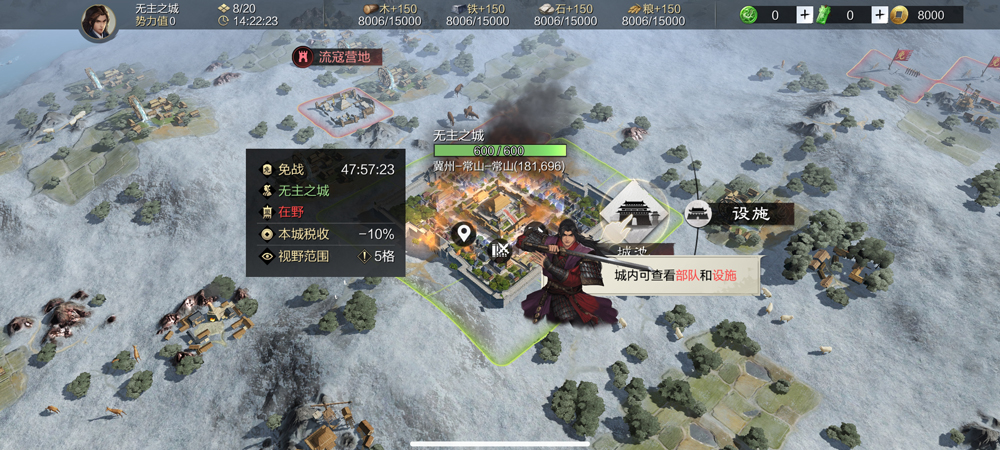Select the 流寇营地 bandit camp label
1000x450 pixels.
335,57
